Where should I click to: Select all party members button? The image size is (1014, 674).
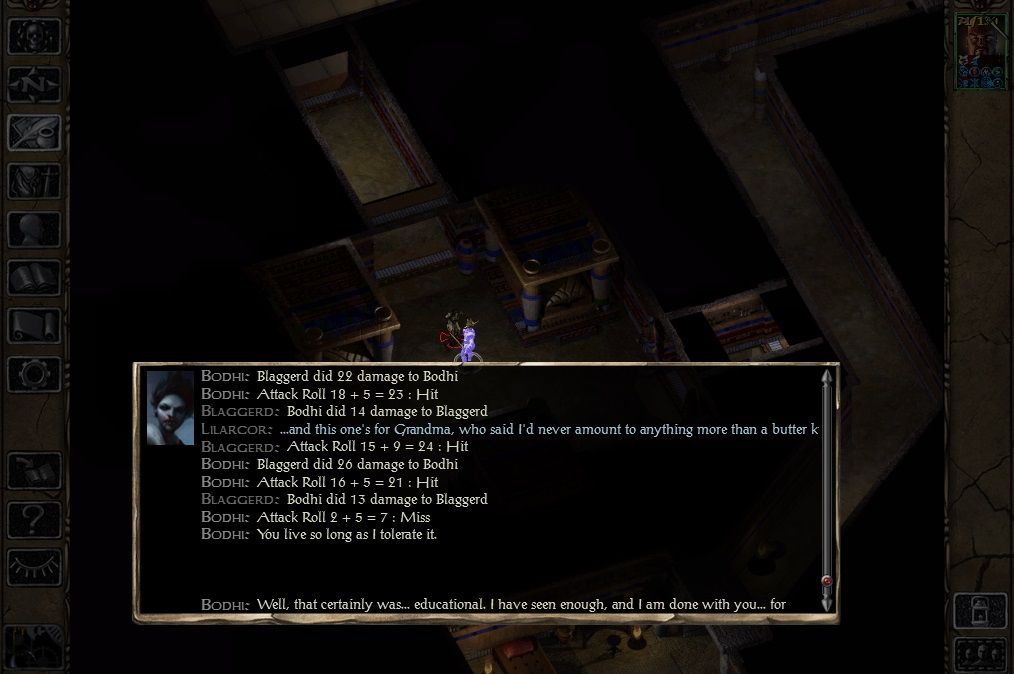click(979, 653)
